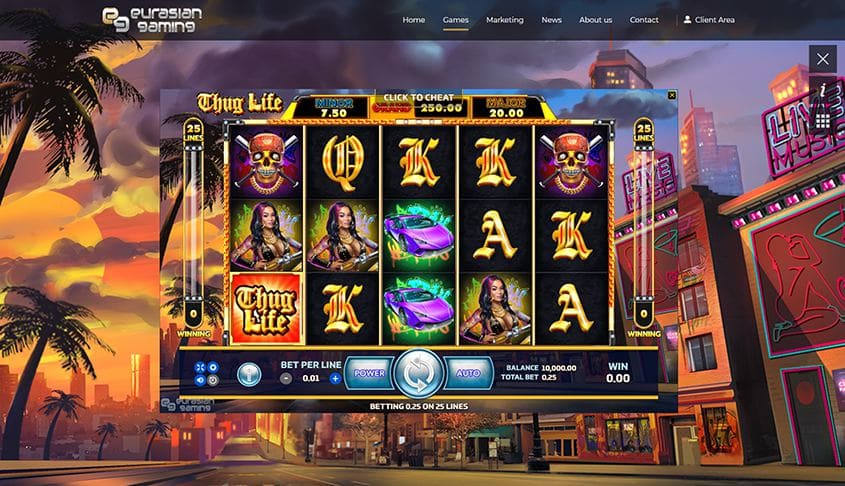The image size is (845, 486).
Task: Start AUTO spin mode
Action: pyautogui.click(x=468, y=373)
